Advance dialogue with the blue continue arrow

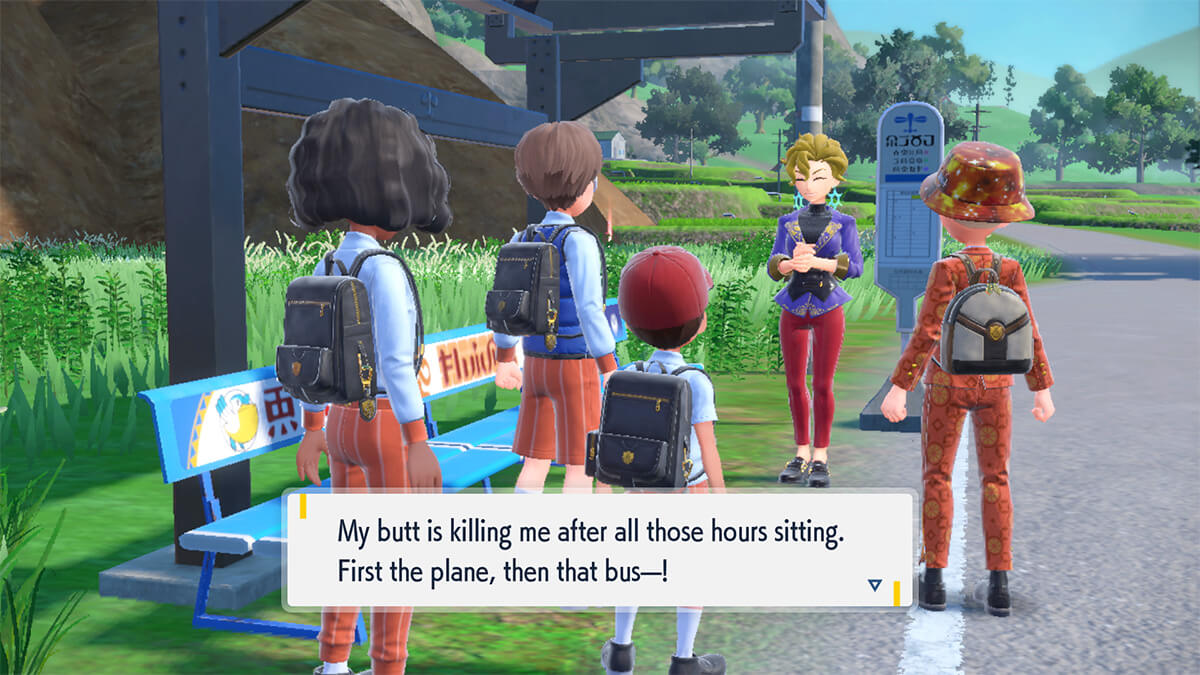(x=875, y=585)
